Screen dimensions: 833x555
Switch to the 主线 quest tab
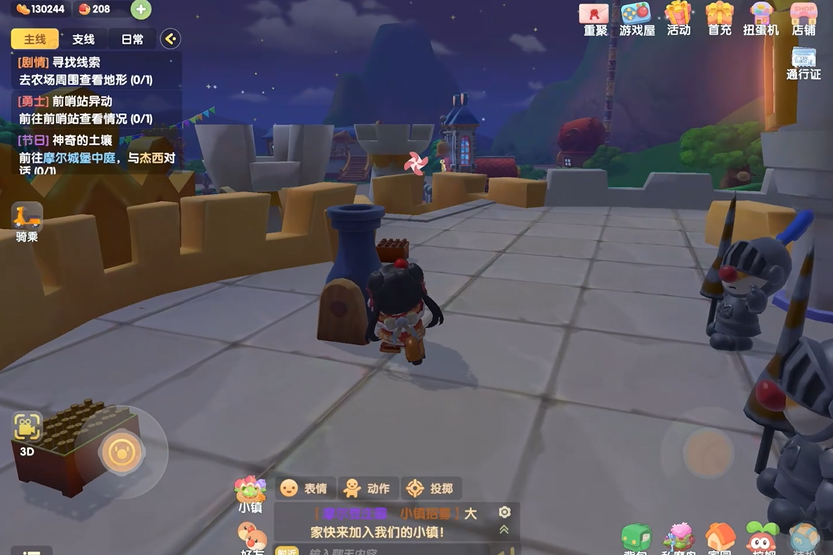35,39
